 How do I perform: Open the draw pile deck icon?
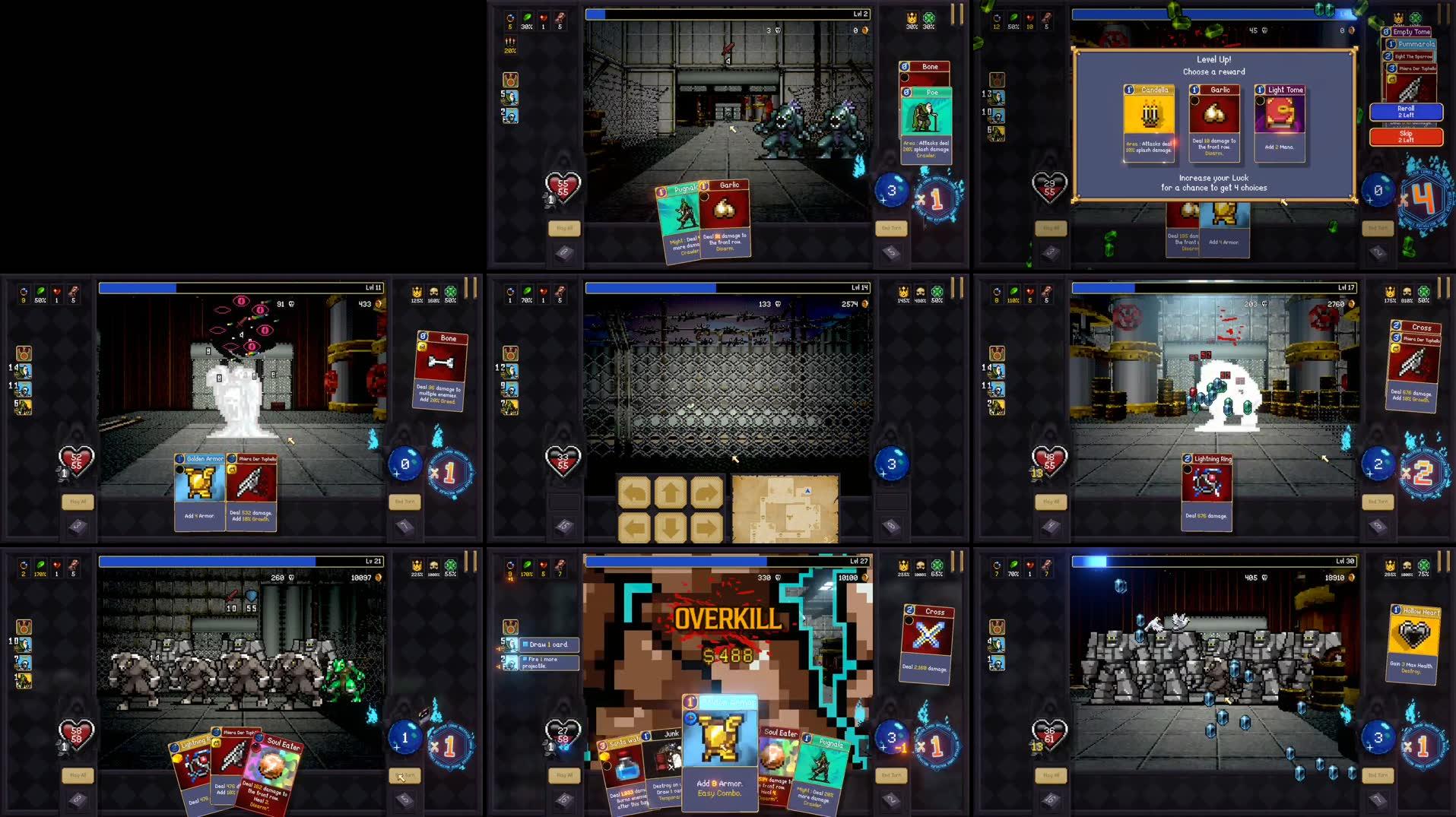point(1049,253)
